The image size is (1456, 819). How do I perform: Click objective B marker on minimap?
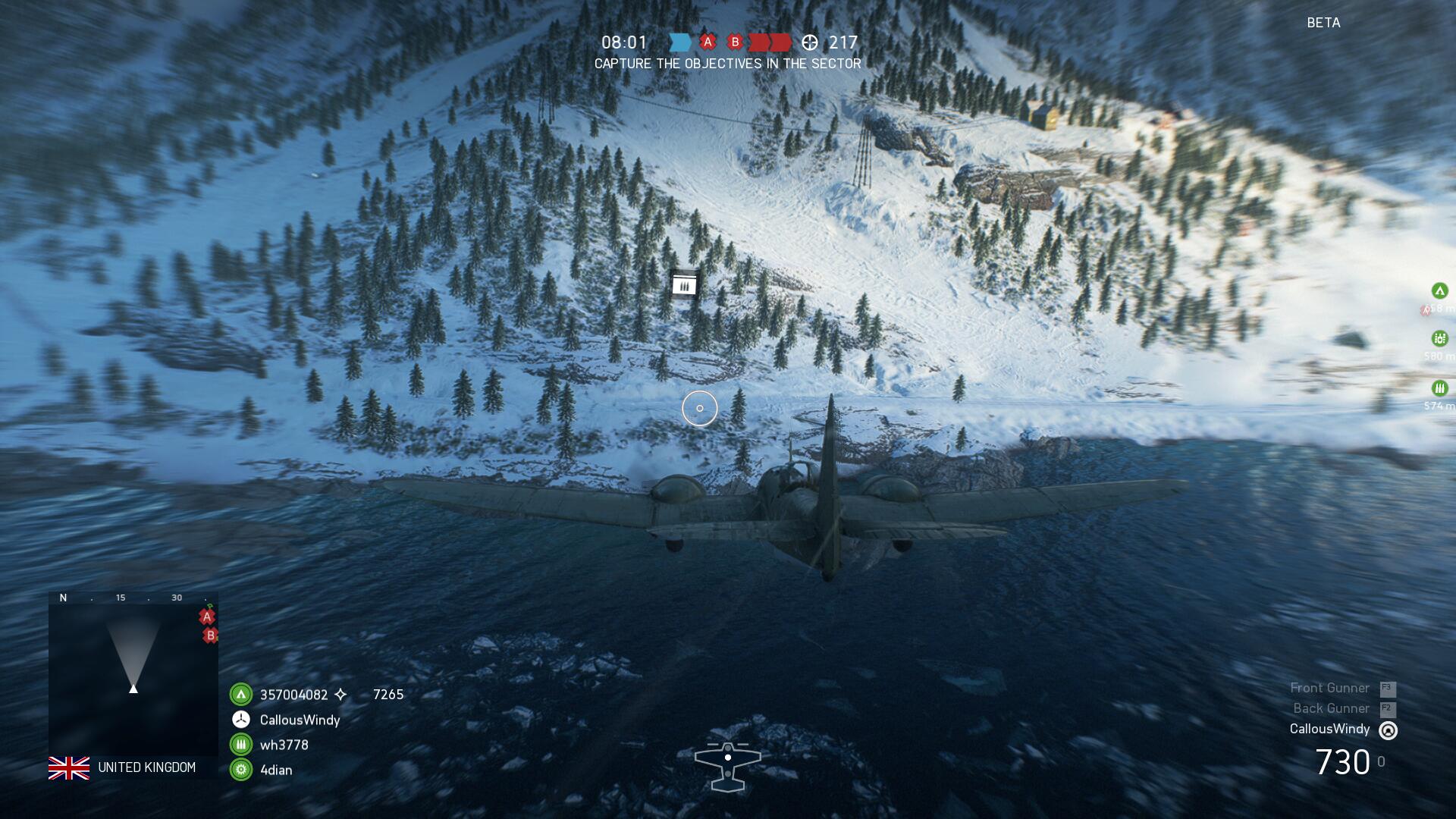pyautogui.click(x=211, y=635)
